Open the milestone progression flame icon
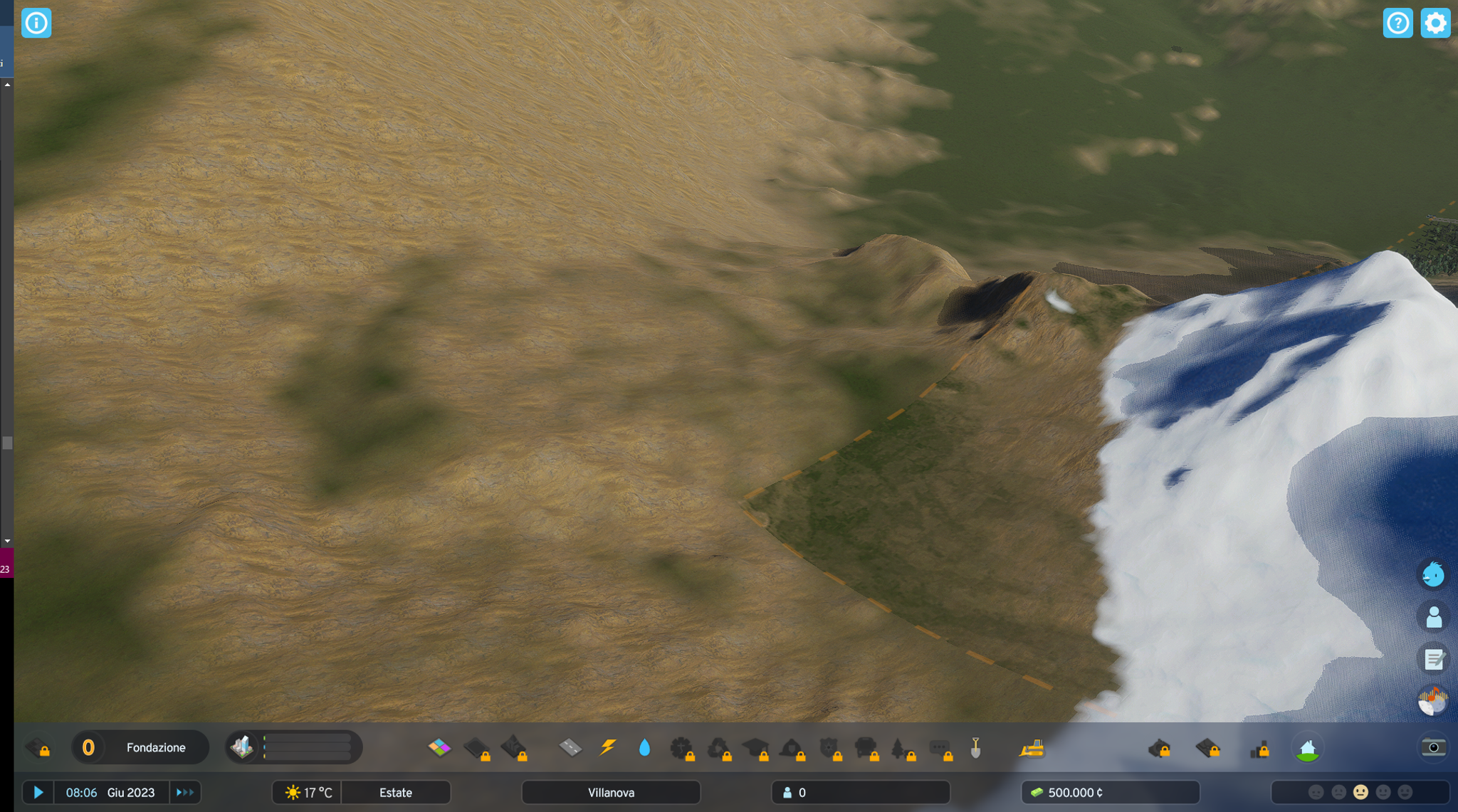 pyautogui.click(x=1434, y=700)
